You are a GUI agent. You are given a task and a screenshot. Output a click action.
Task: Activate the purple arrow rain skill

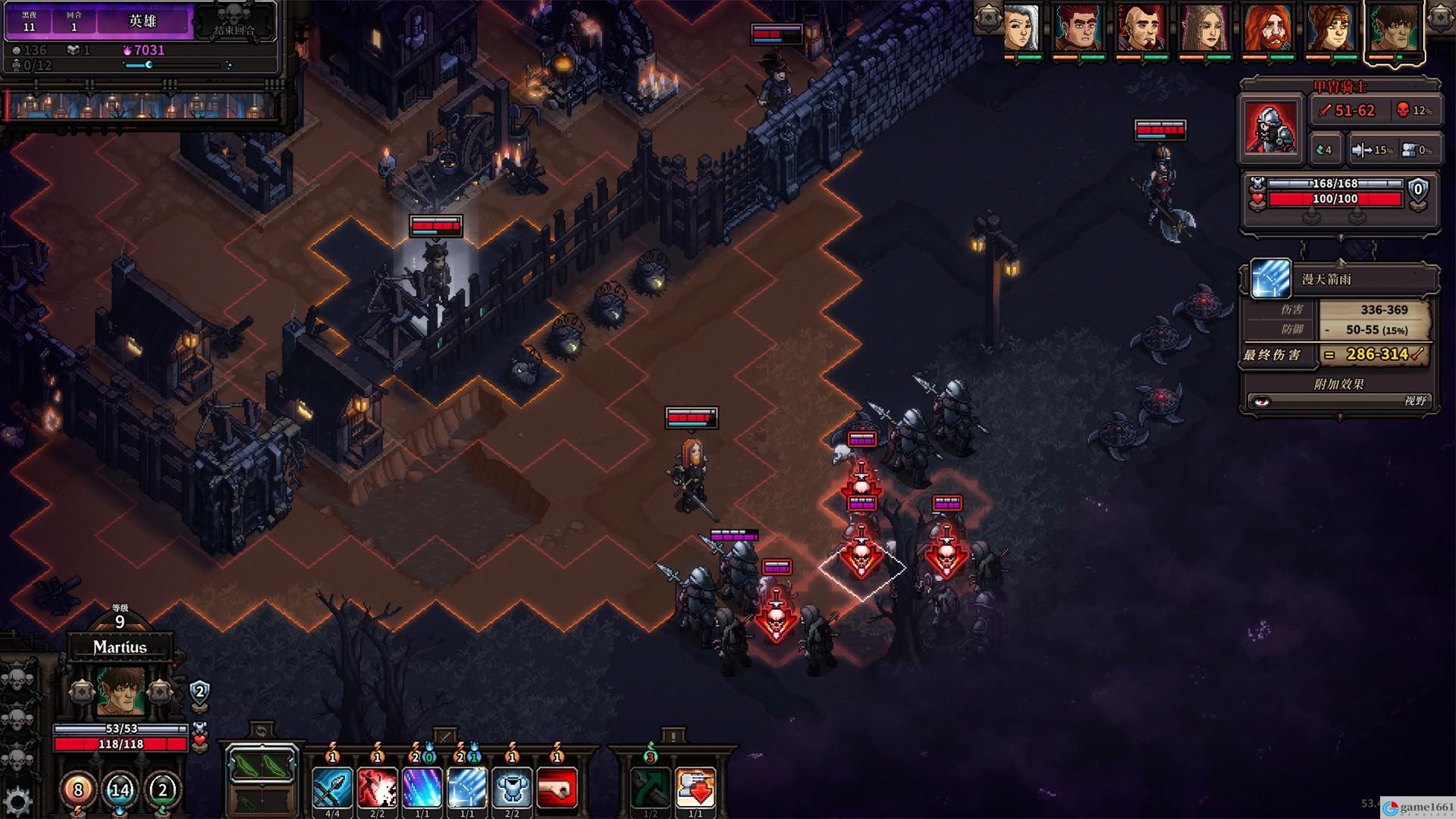pyautogui.click(x=422, y=787)
